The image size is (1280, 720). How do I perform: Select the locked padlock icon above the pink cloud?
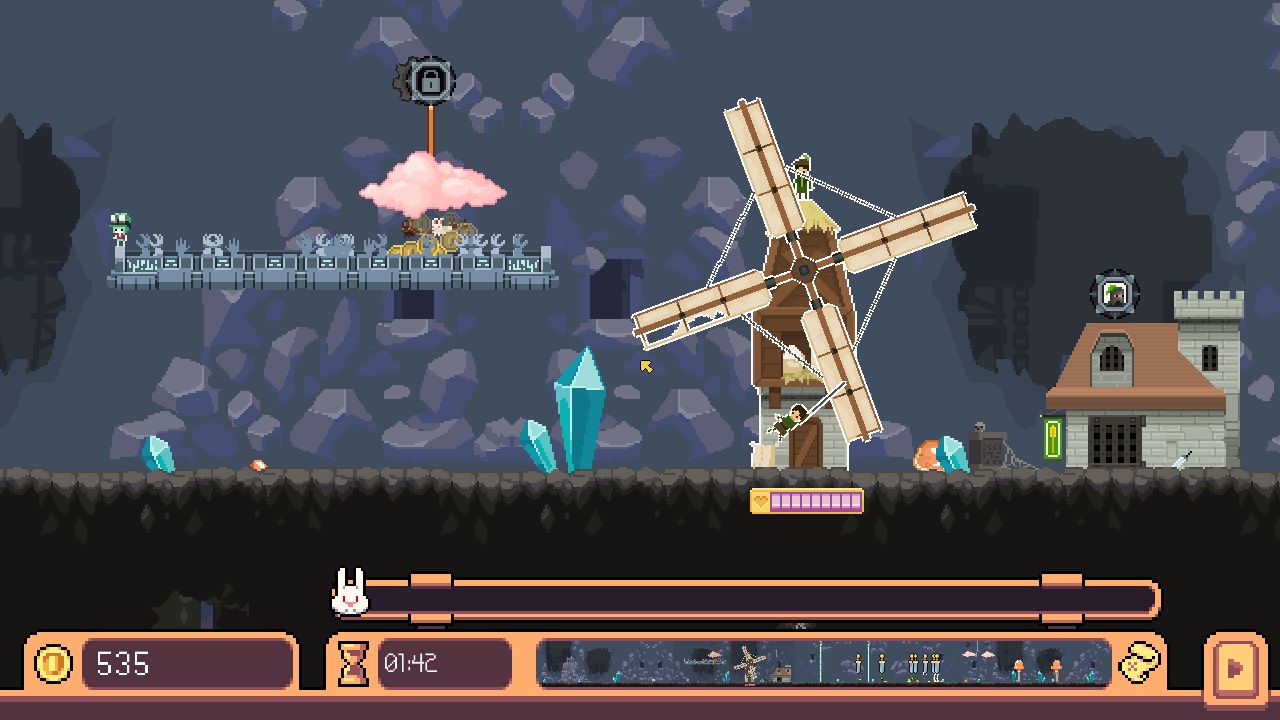click(429, 81)
